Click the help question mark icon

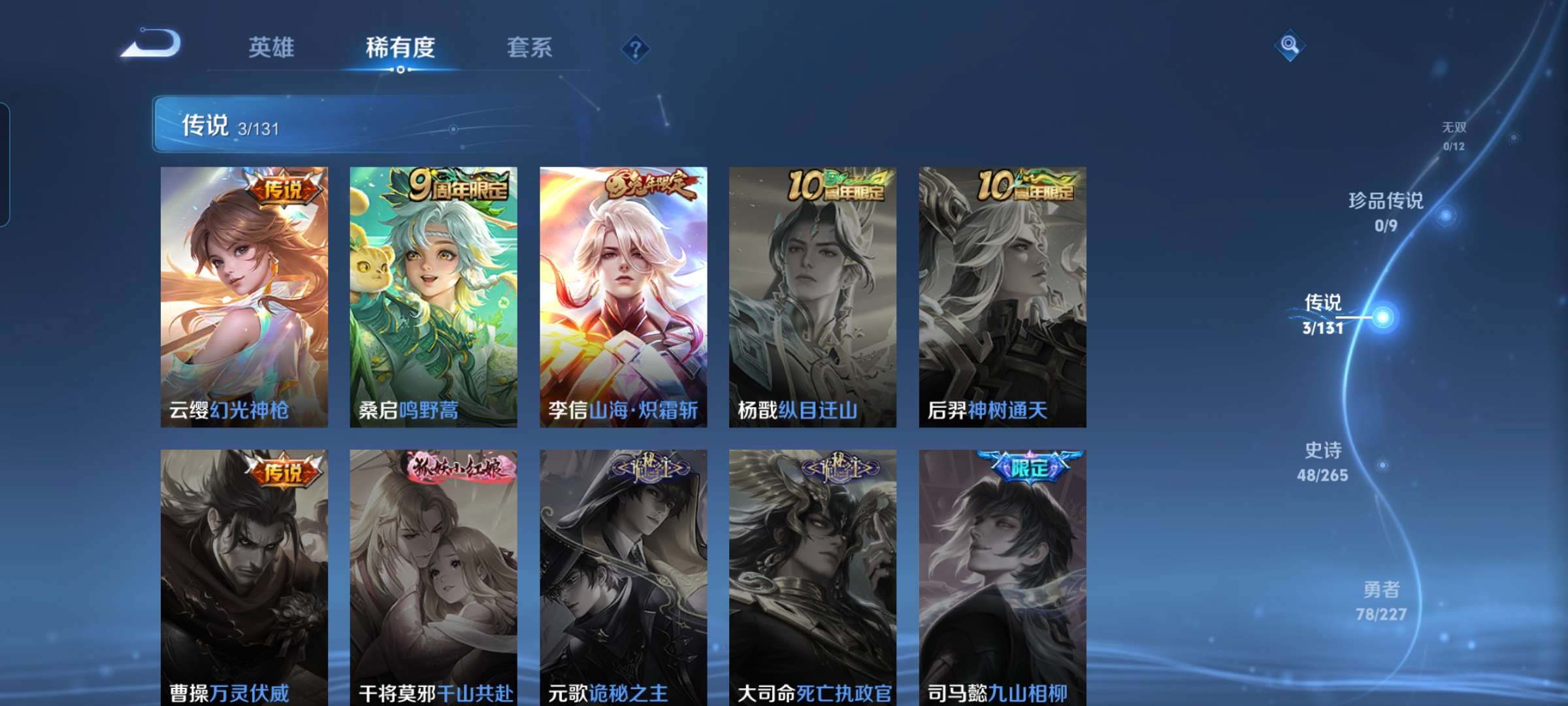[636, 49]
